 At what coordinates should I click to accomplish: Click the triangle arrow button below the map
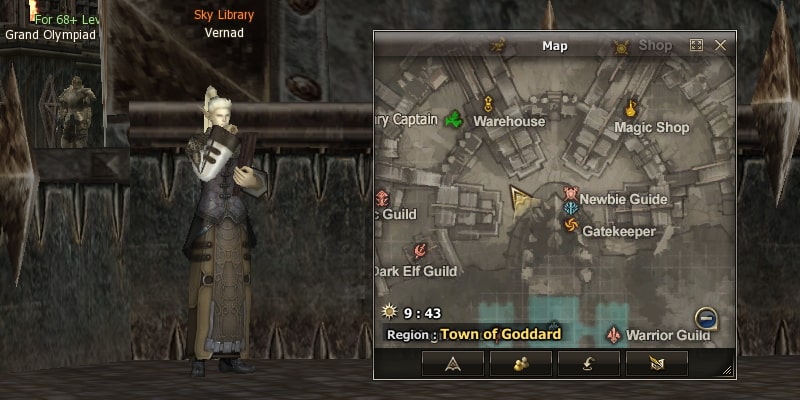[x=453, y=363]
